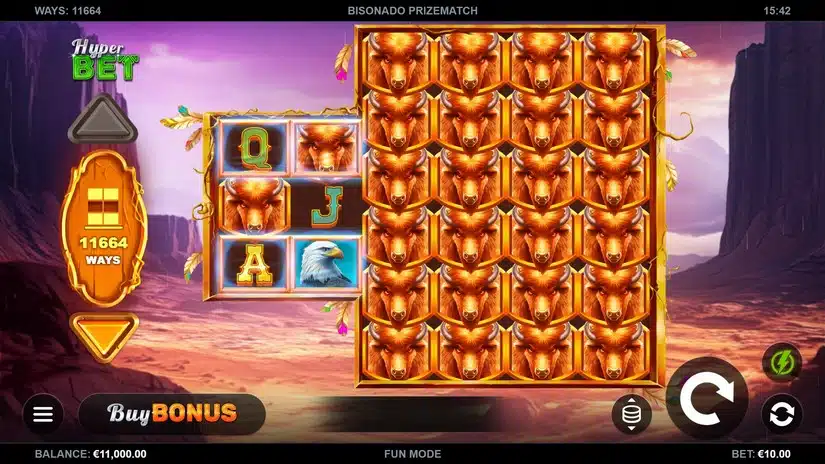Spin the reels
This screenshot has height=464, width=825.
pos(706,398)
